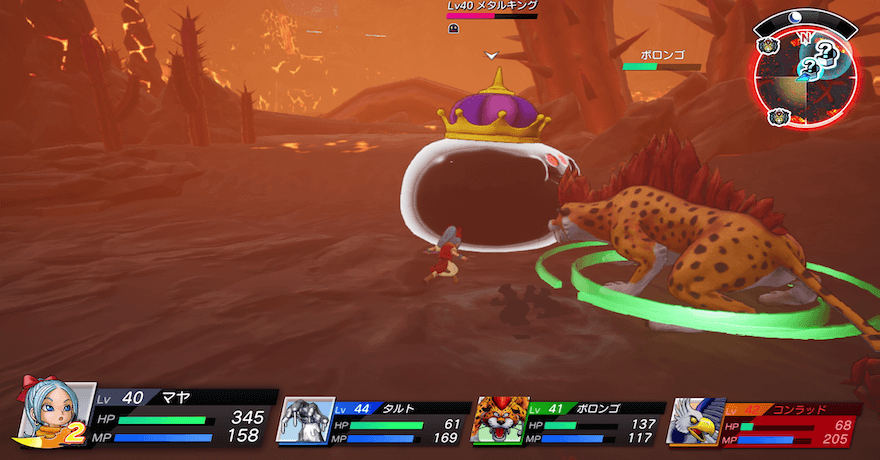The height and width of the screenshot is (460, 880).
Task: Pick Conrad's bird portrait
Action: click(x=695, y=421)
